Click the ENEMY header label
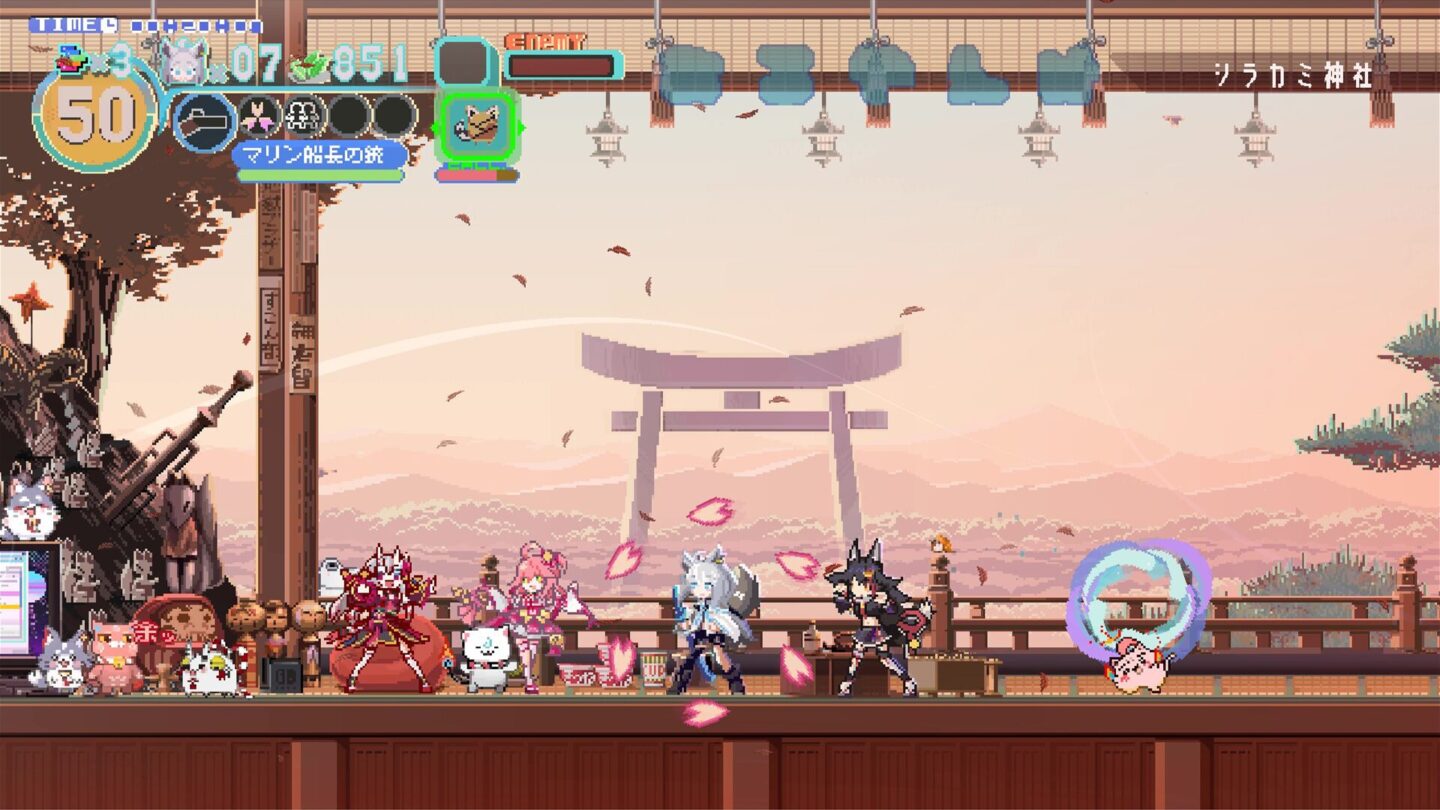 click(x=545, y=41)
